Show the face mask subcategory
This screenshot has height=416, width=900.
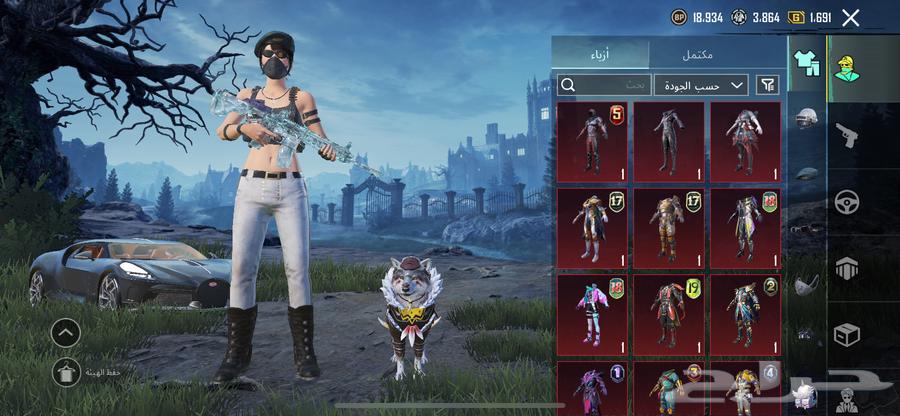[x=807, y=285]
